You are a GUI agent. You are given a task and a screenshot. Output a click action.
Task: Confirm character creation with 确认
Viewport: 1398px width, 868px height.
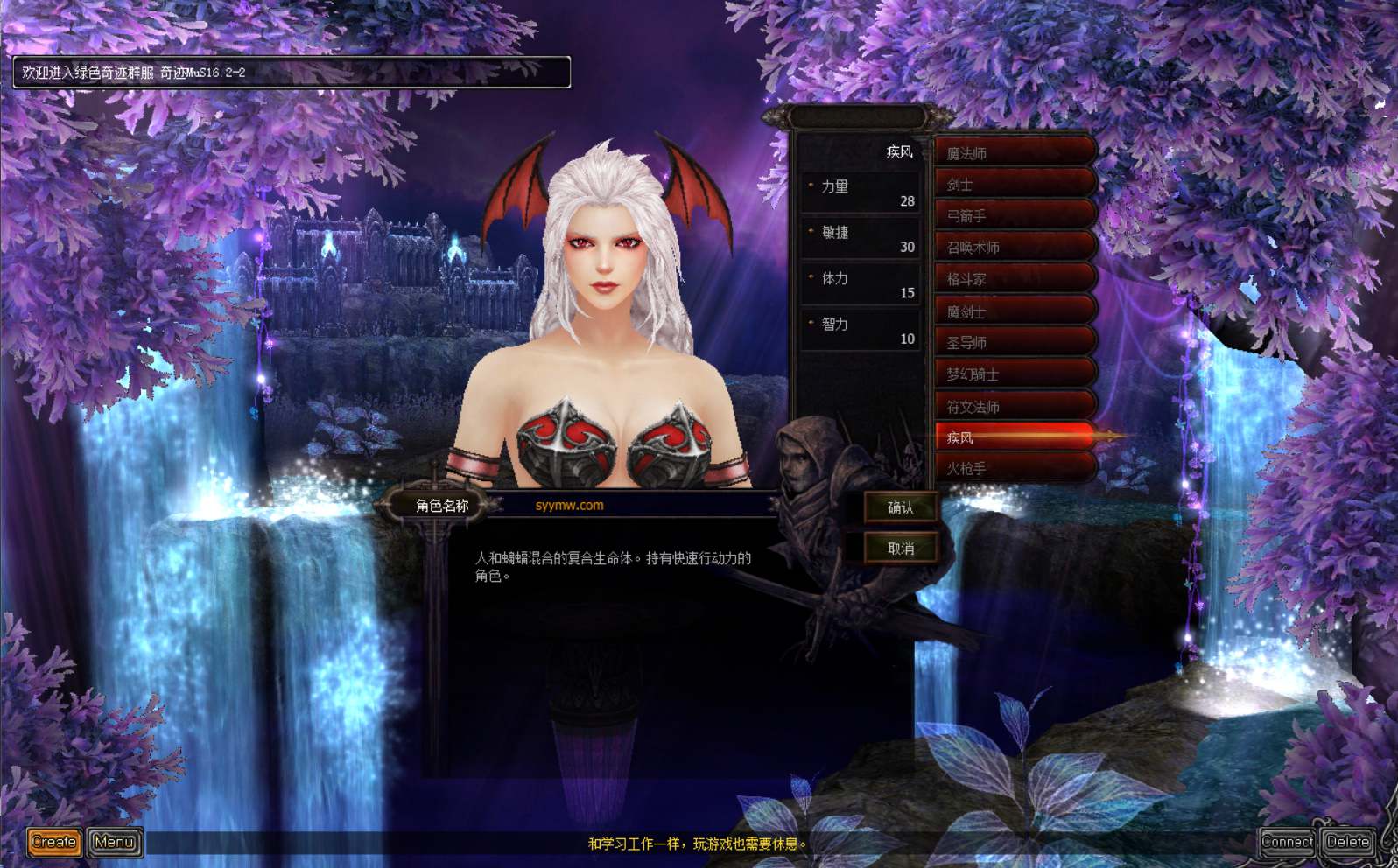click(x=900, y=507)
